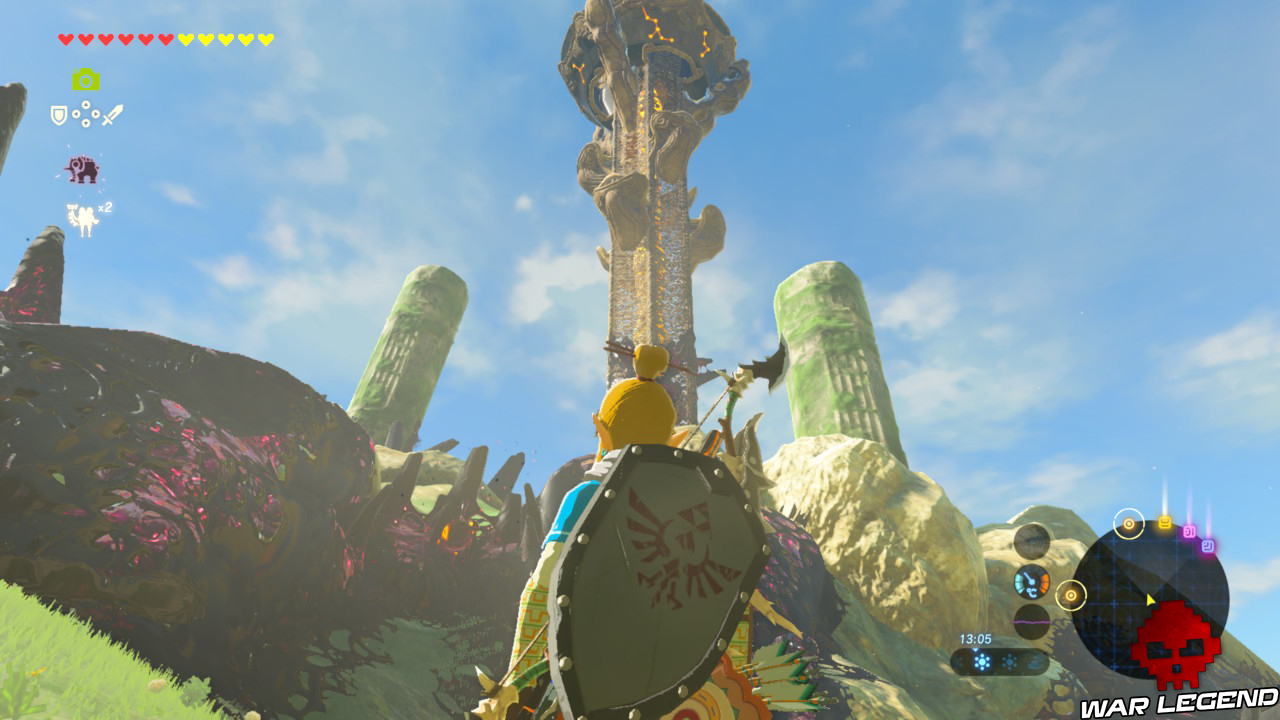Click the shield icon beside the d-pad indicator

coord(59,114)
